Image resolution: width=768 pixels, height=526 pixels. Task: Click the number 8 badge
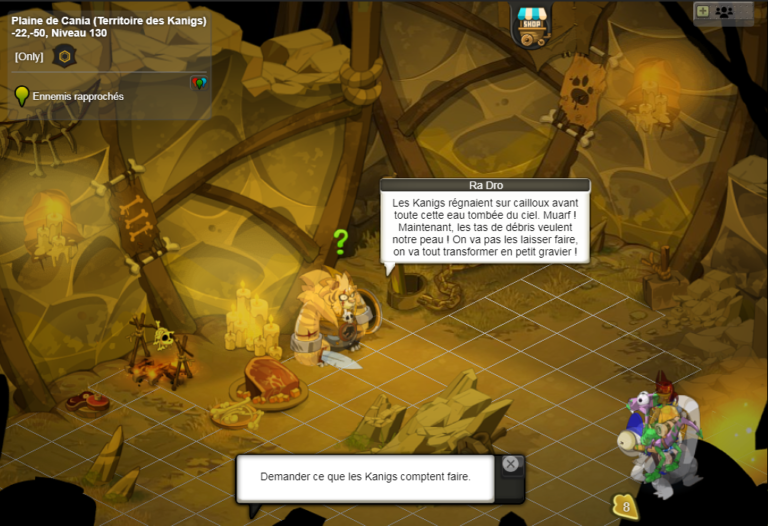click(x=625, y=506)
